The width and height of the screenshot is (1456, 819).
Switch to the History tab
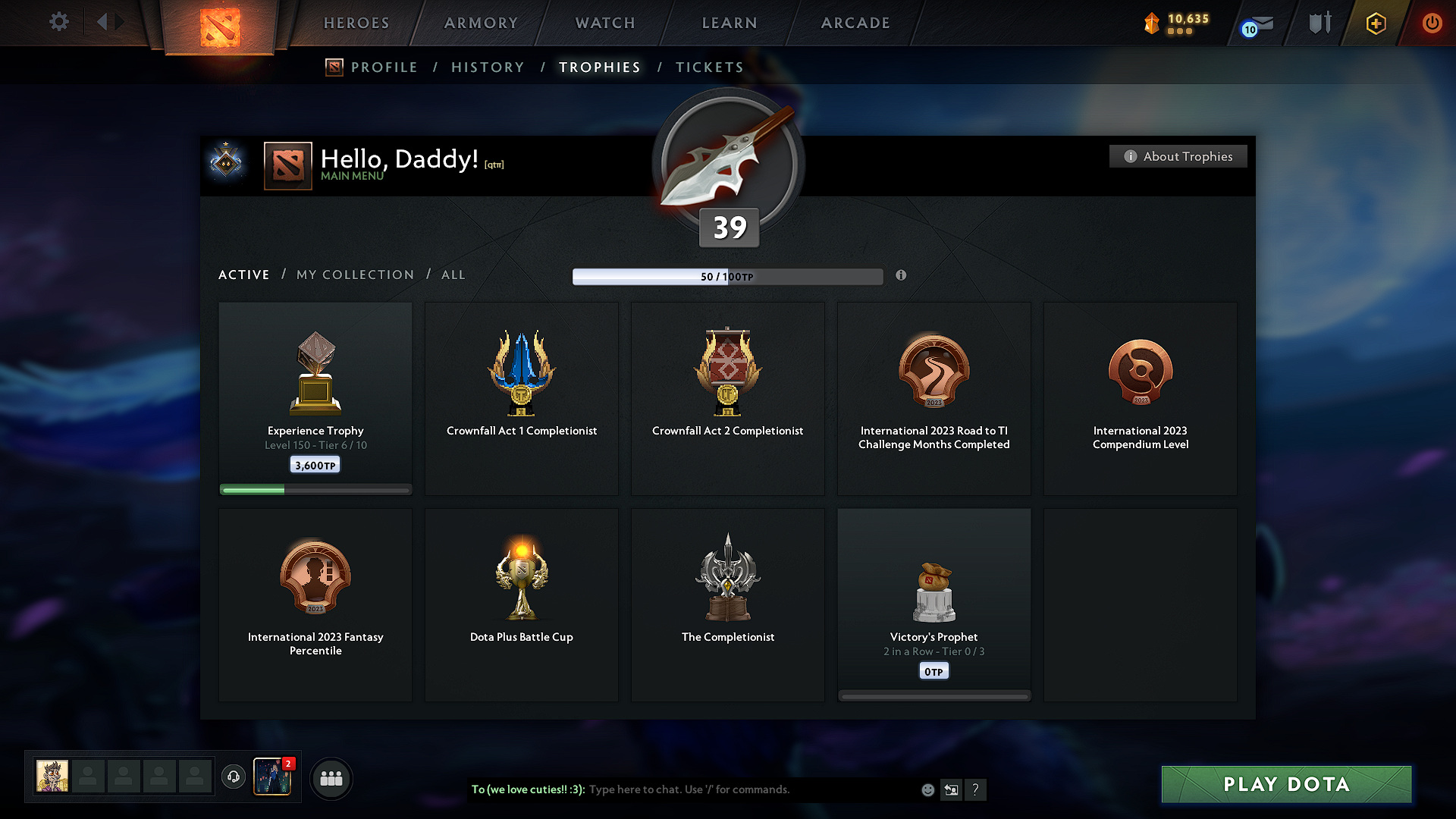click(x=488, y=67)
